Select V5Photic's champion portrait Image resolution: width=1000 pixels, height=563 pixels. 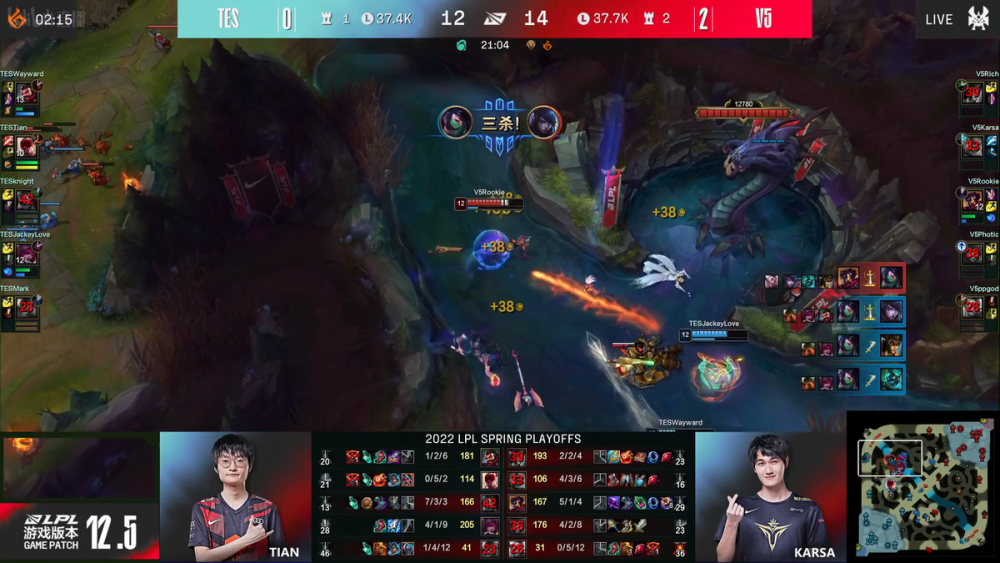pyautogui.click(x=972, y=254)
